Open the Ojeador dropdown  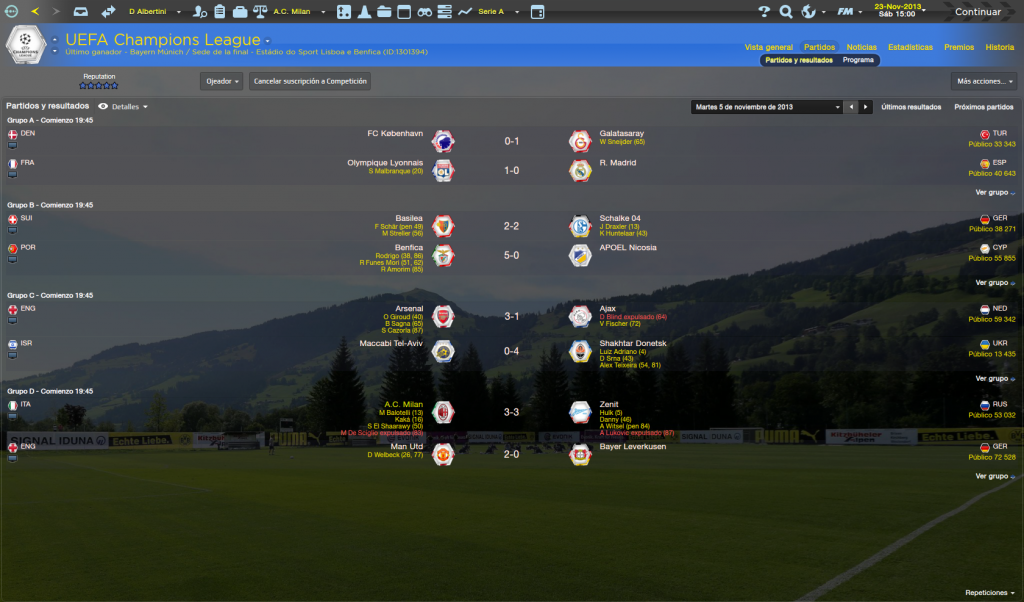click(x=222, y=81)
